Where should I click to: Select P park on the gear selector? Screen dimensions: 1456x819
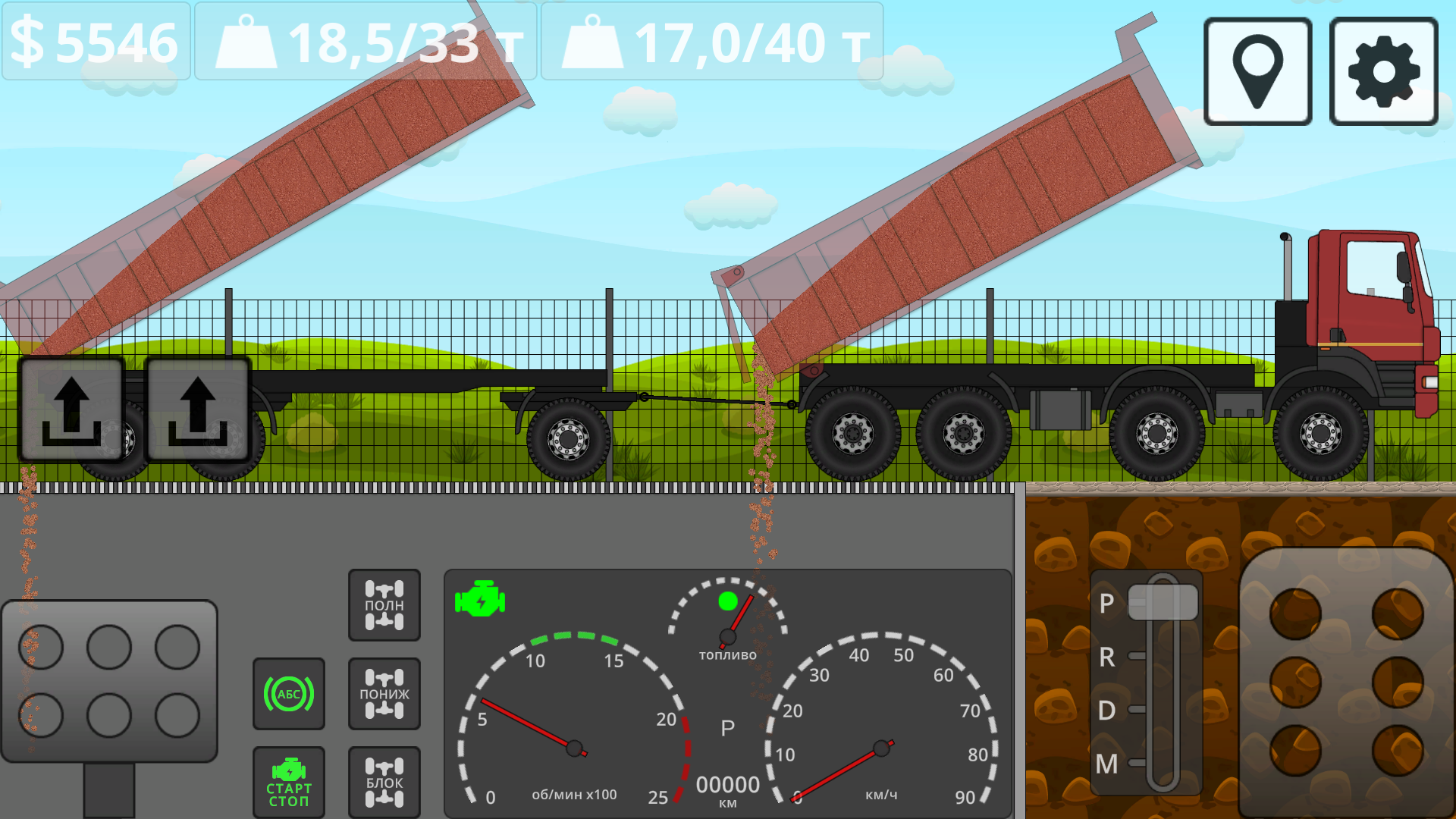pos(1107,604)
